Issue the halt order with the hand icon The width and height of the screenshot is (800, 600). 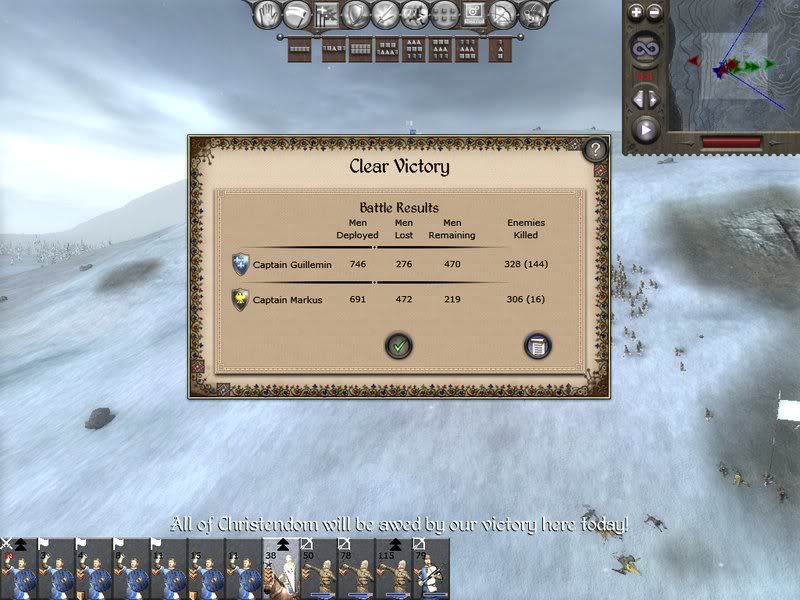(266, 14)
